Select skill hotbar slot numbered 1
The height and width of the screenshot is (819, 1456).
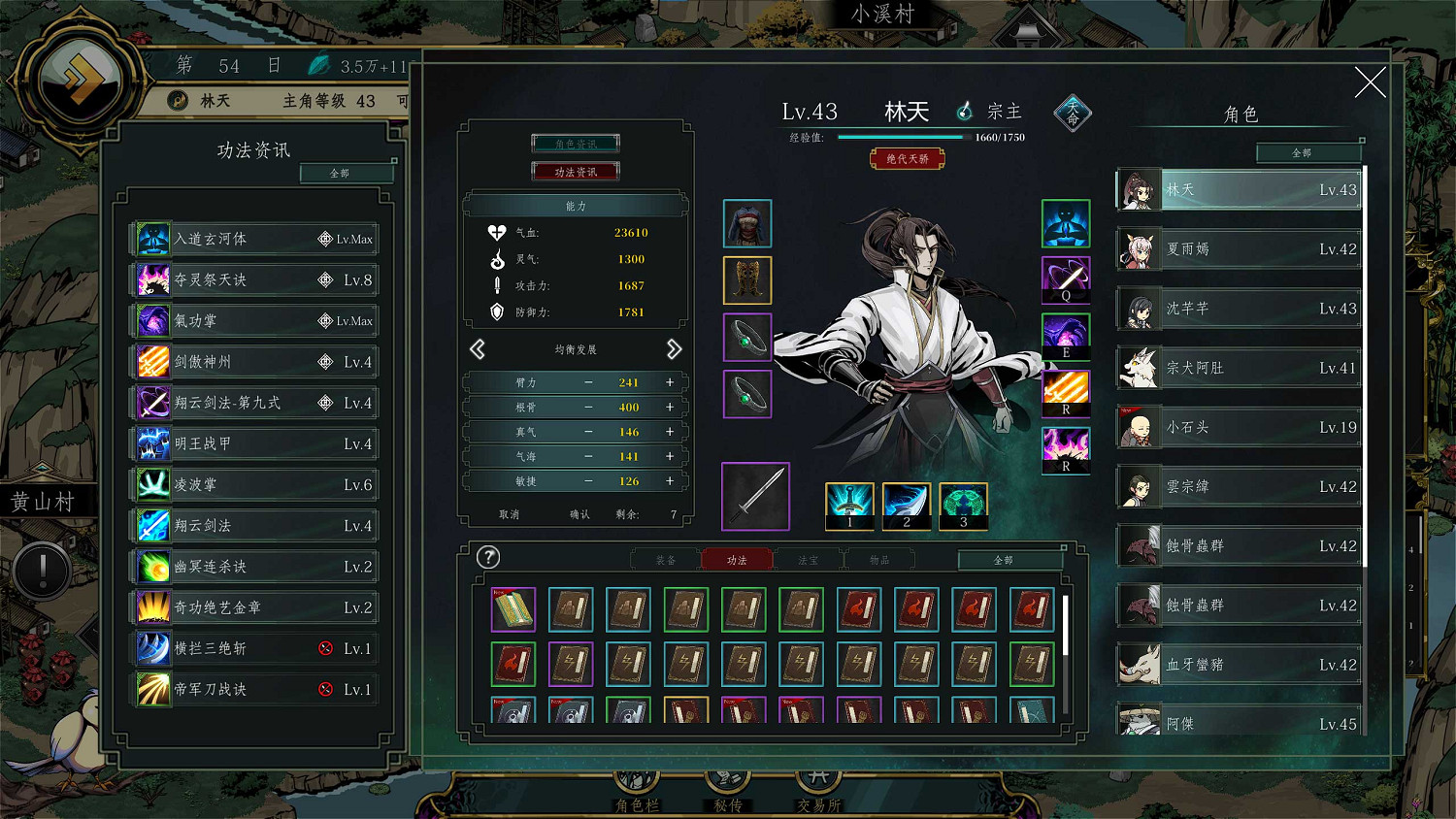click(849, 507)
